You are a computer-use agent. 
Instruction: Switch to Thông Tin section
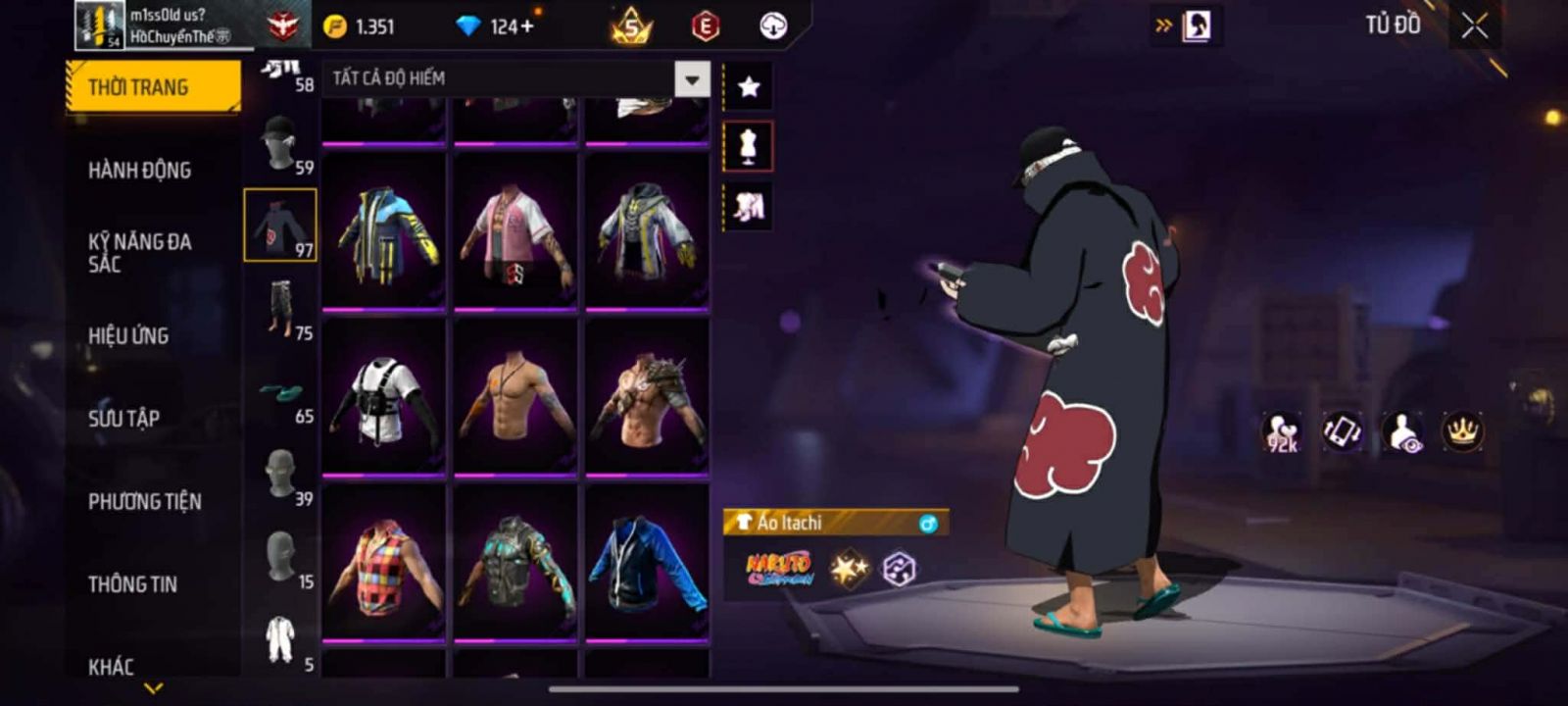click(132, 584)
